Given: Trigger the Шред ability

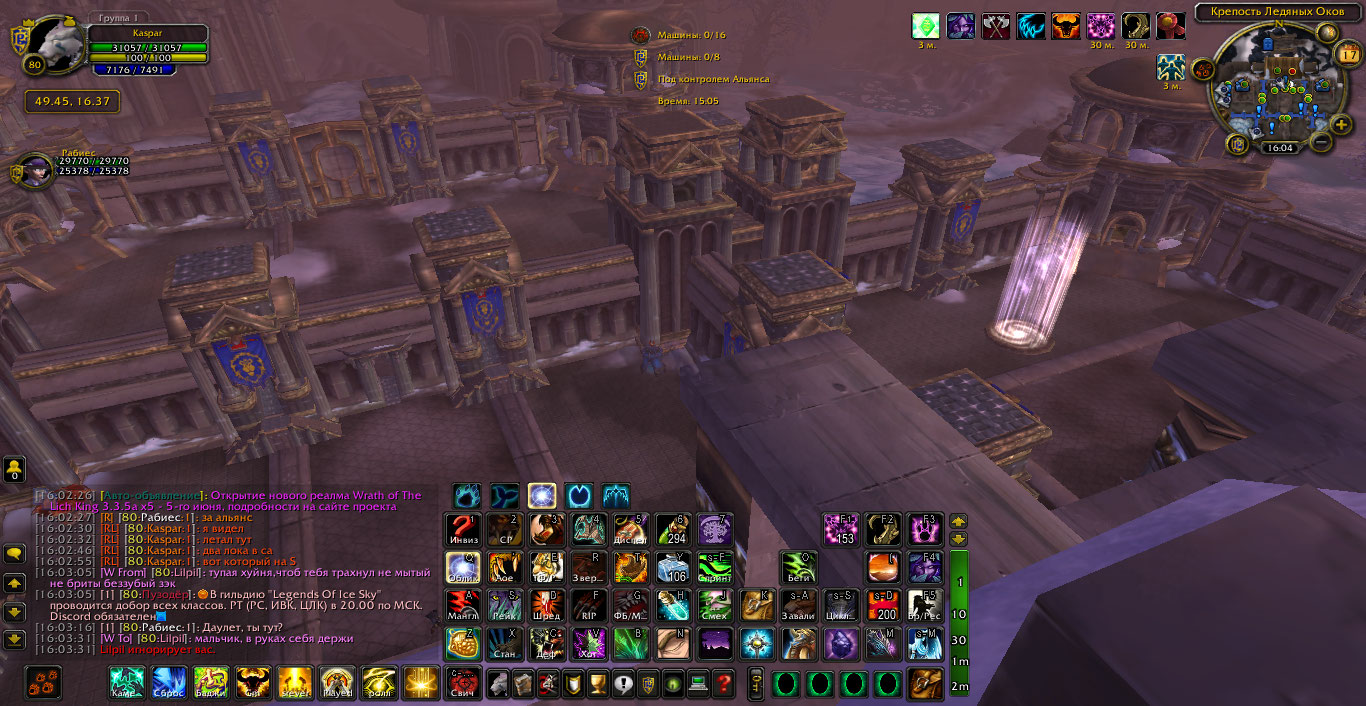Looking at the screenshot, I should 547,606.
